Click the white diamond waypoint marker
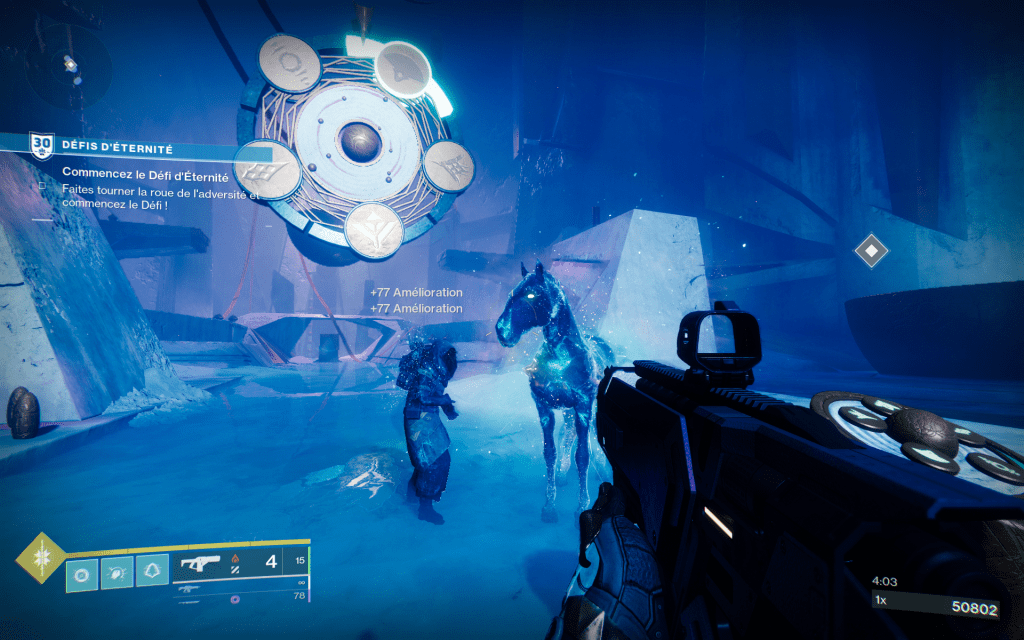Screen dimensions: 1024x640 871,249
